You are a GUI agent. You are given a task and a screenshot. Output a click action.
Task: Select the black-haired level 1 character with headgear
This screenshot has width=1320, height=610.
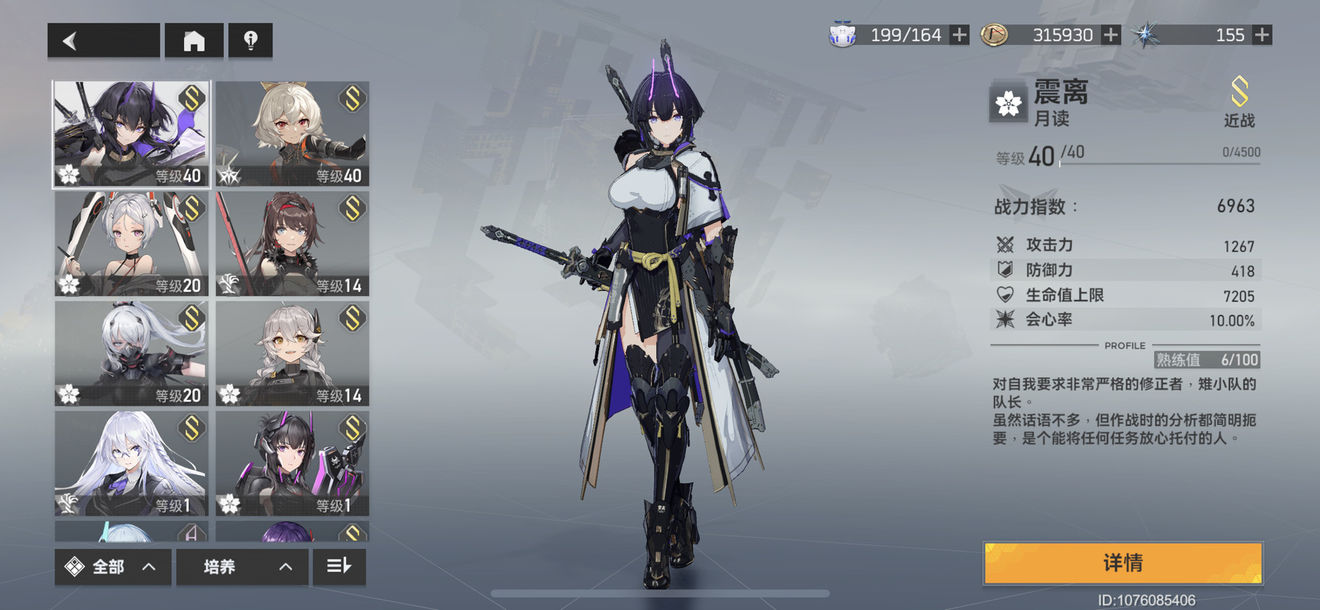click(292, 463)
